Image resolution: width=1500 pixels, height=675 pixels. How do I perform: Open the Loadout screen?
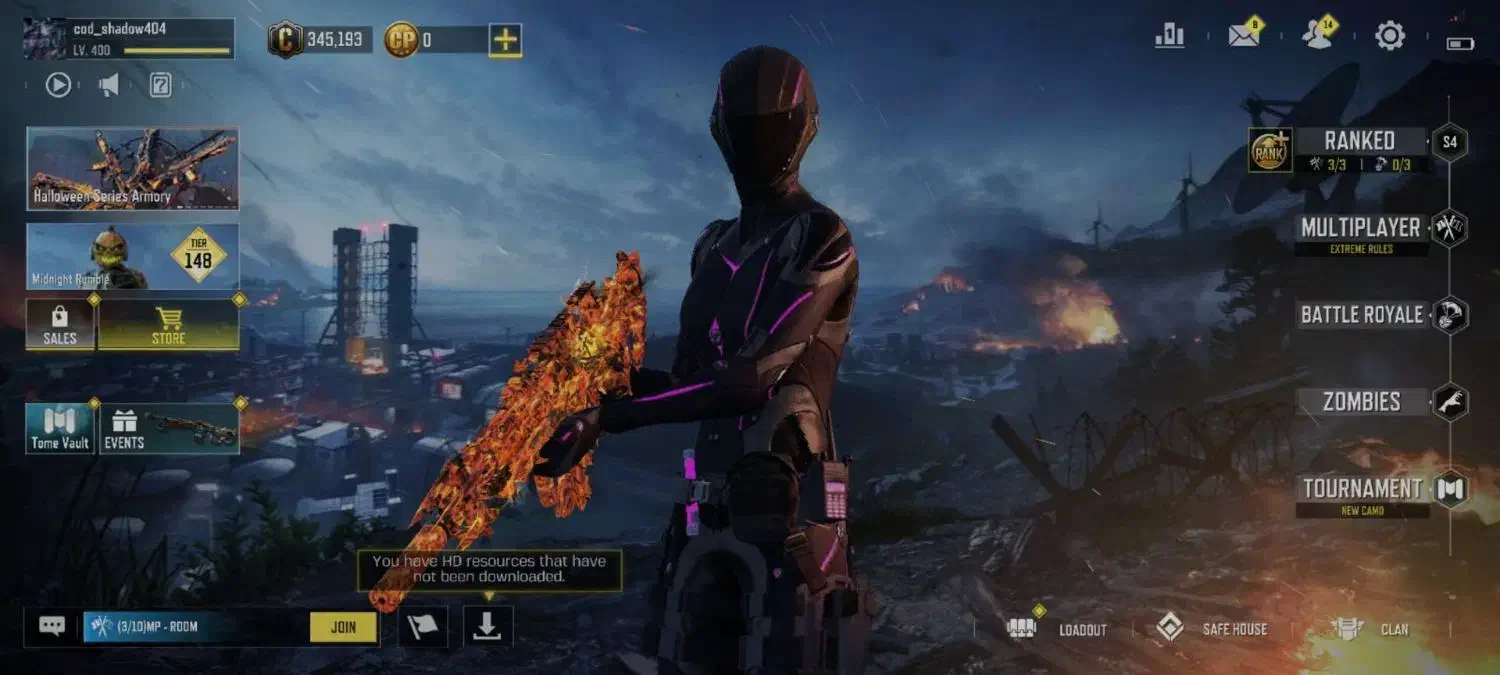coord(1062,629)
